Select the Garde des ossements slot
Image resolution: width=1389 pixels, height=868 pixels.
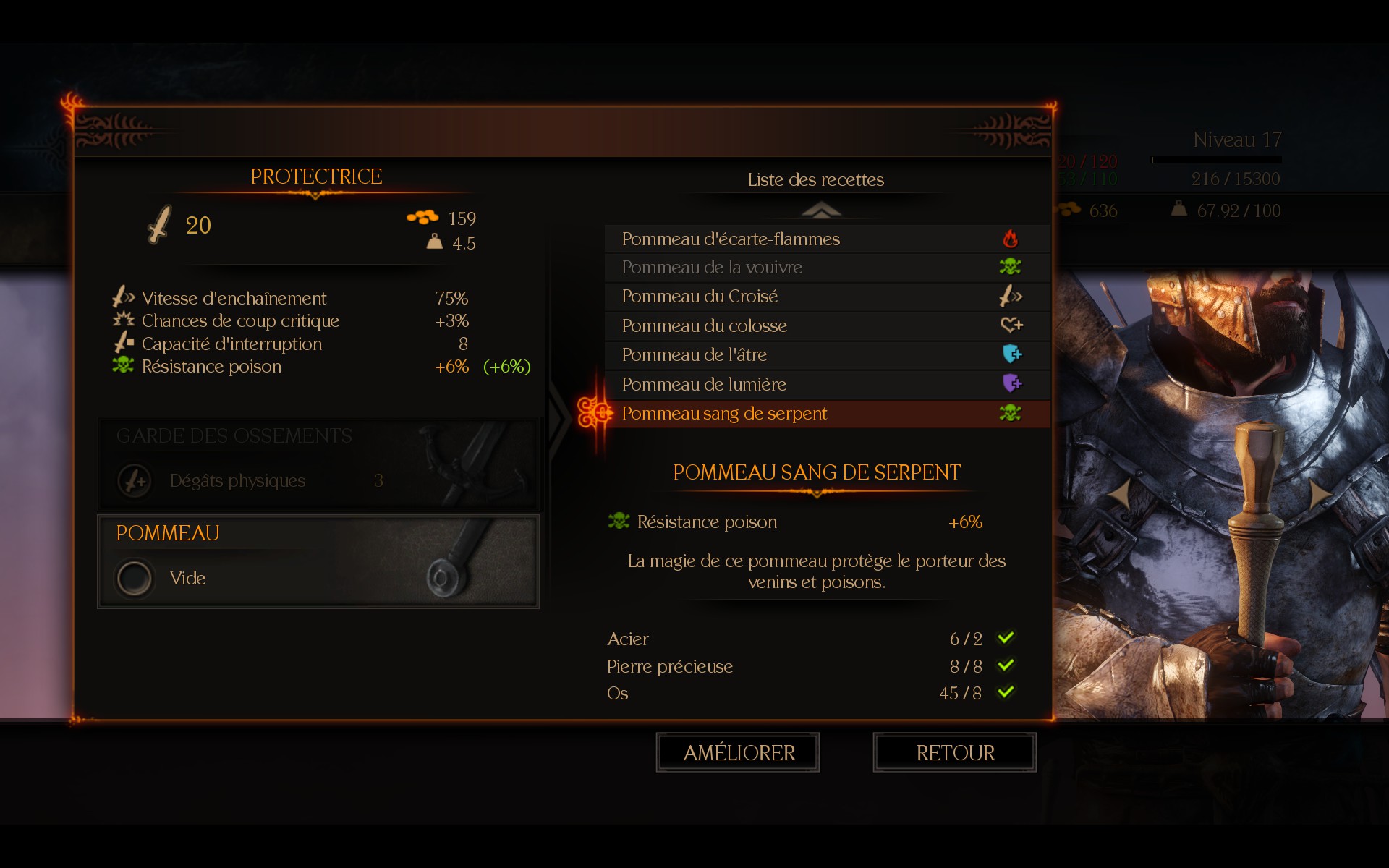tap(318, 463)
